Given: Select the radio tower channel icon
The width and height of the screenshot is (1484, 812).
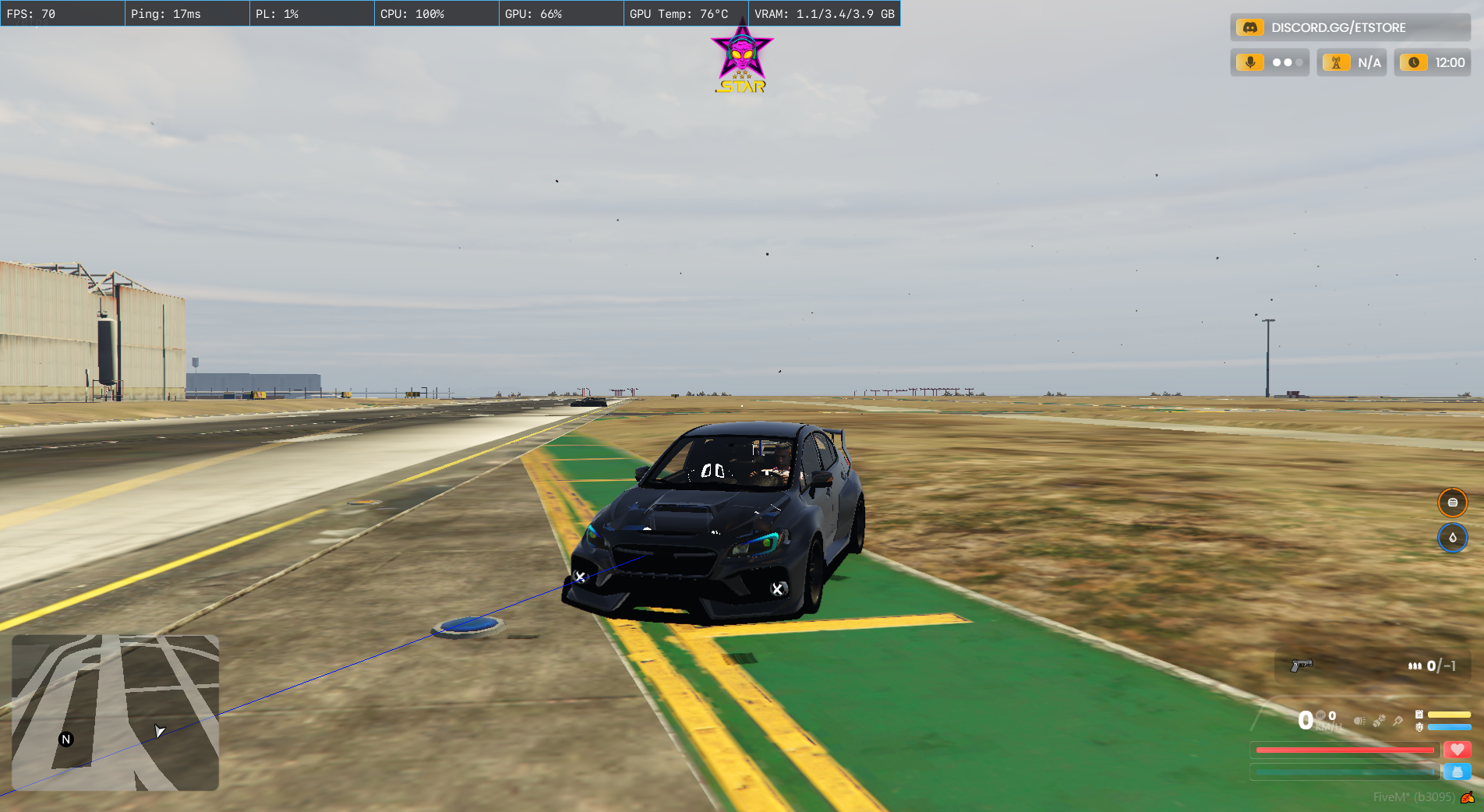Looking at the screenshot, I should 1336,62.
